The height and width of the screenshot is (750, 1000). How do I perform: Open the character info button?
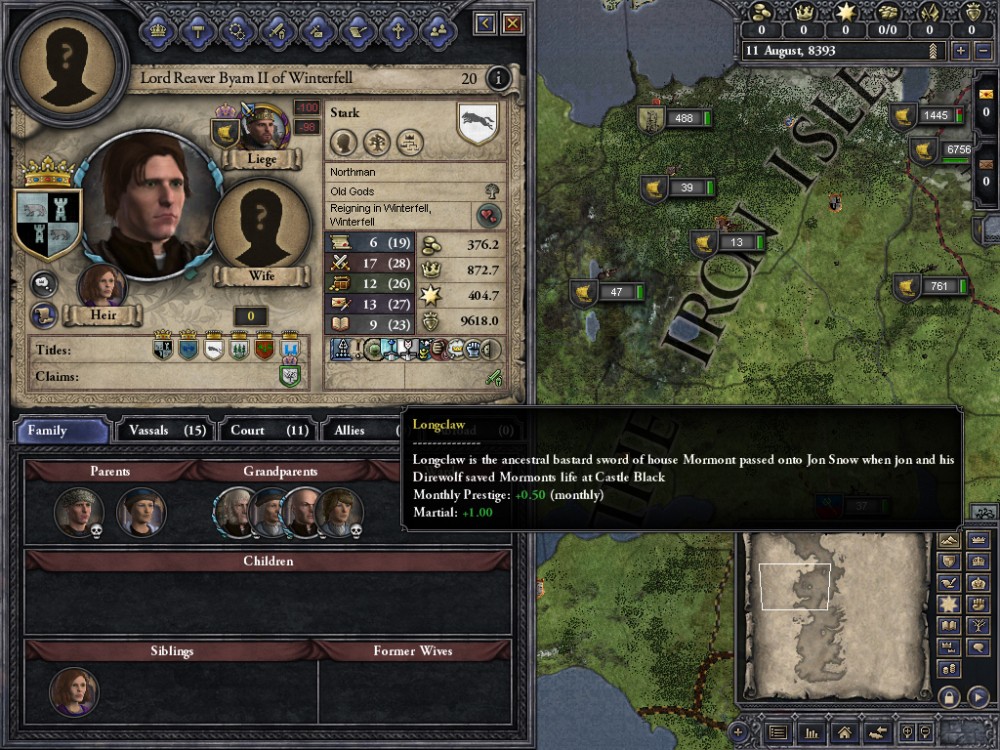pos(496,79)
